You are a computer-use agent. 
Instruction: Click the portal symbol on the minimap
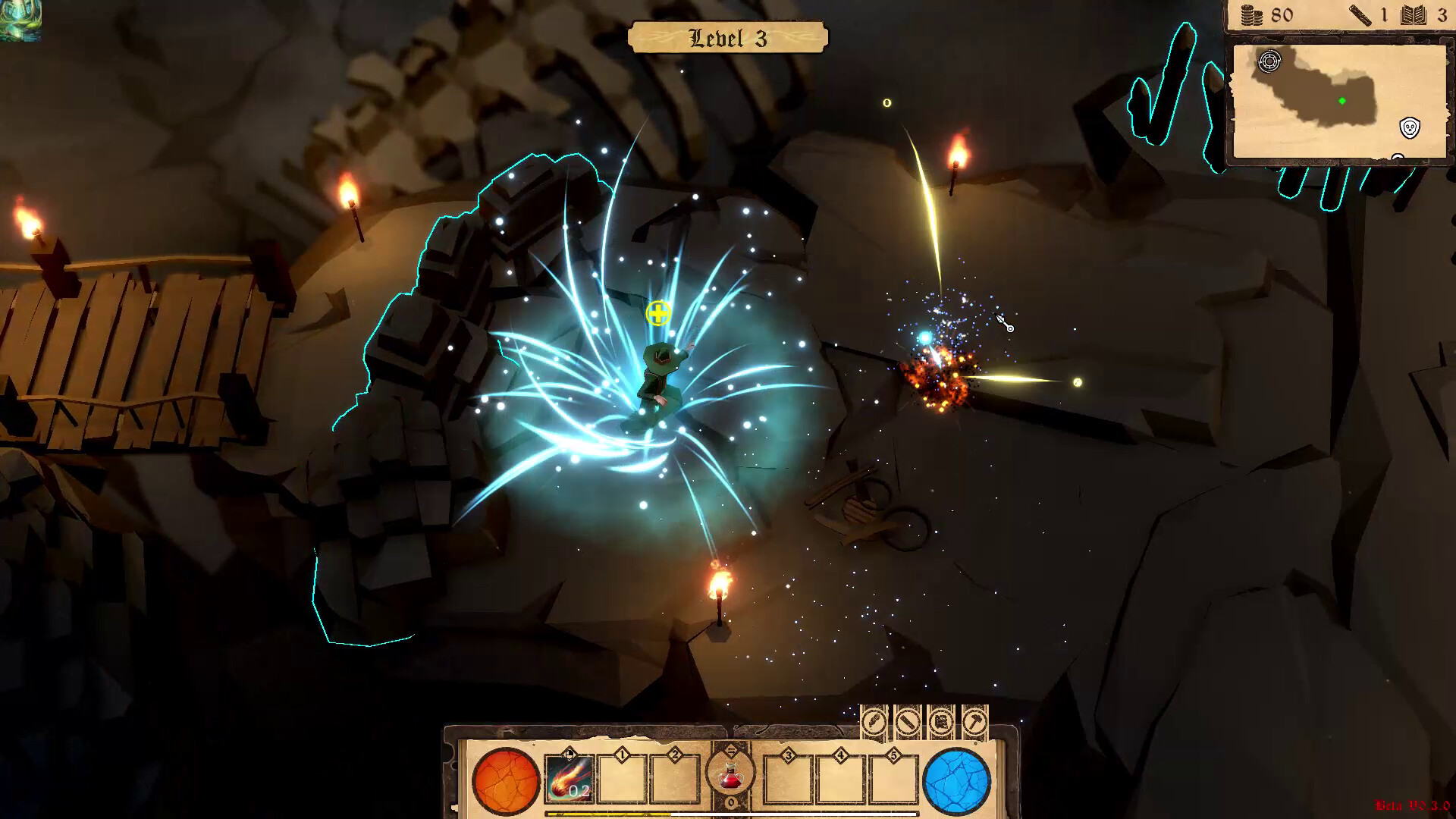(1269, 61)
